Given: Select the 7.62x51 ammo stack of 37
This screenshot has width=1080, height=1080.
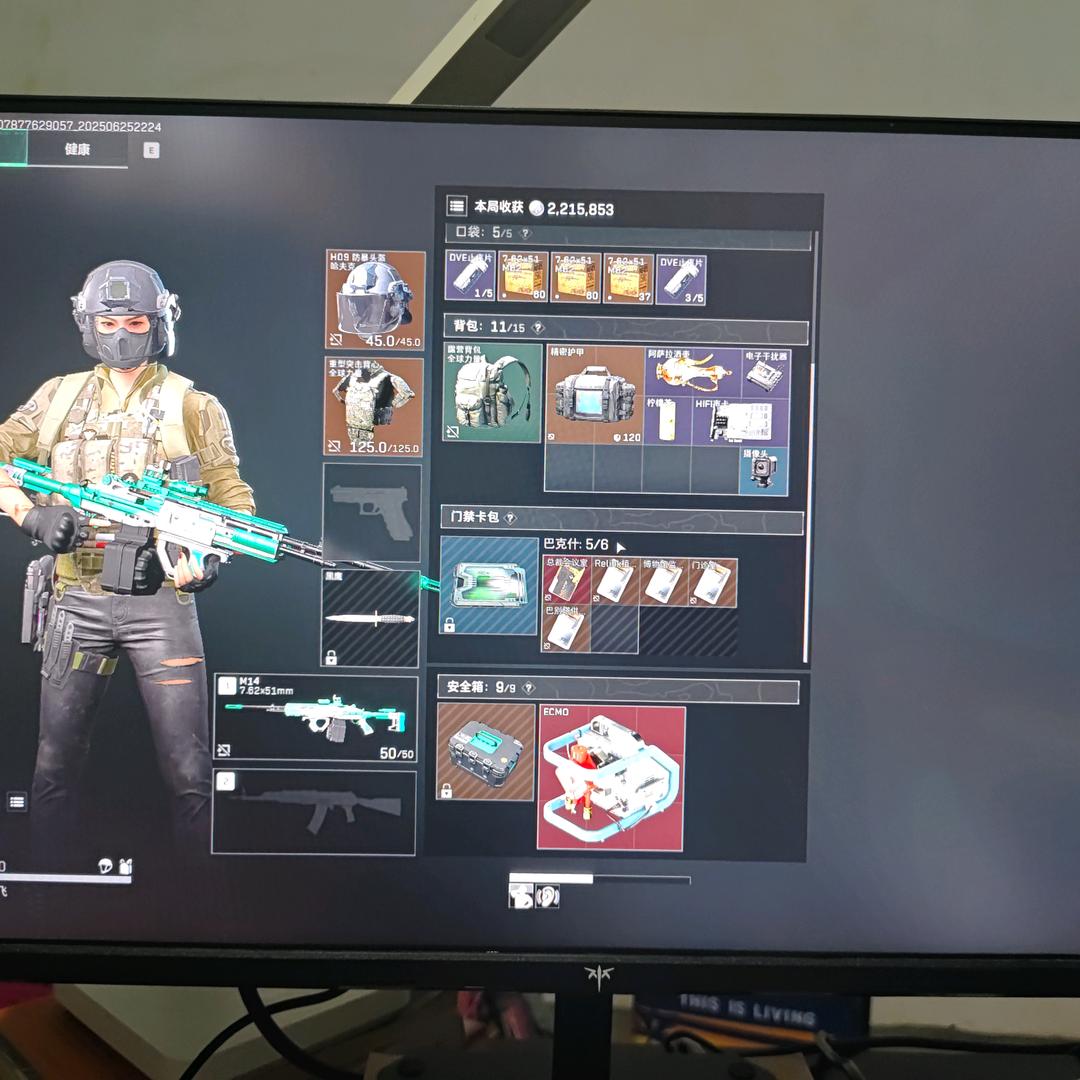Looking at the screenshot, I should pos(628,277).
